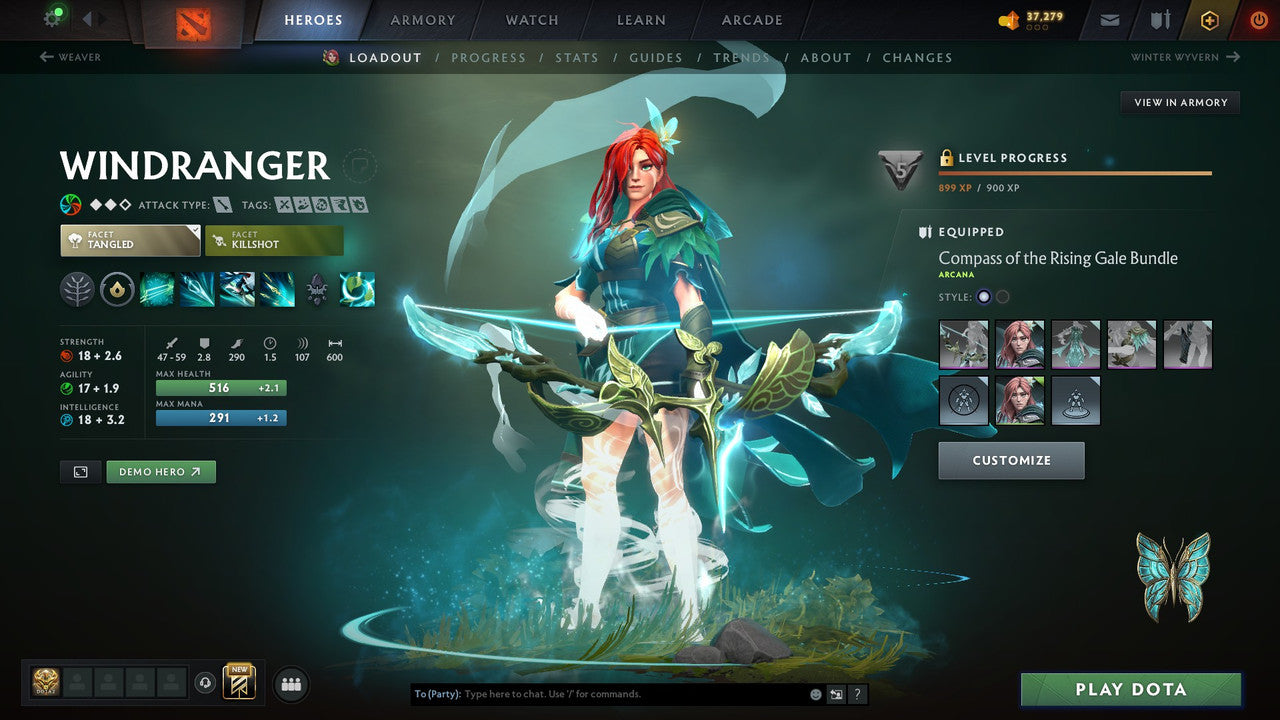Open the Windrun ability icon
The height and width of the screenshot is (720, 1280).
(x=237, y=289)
